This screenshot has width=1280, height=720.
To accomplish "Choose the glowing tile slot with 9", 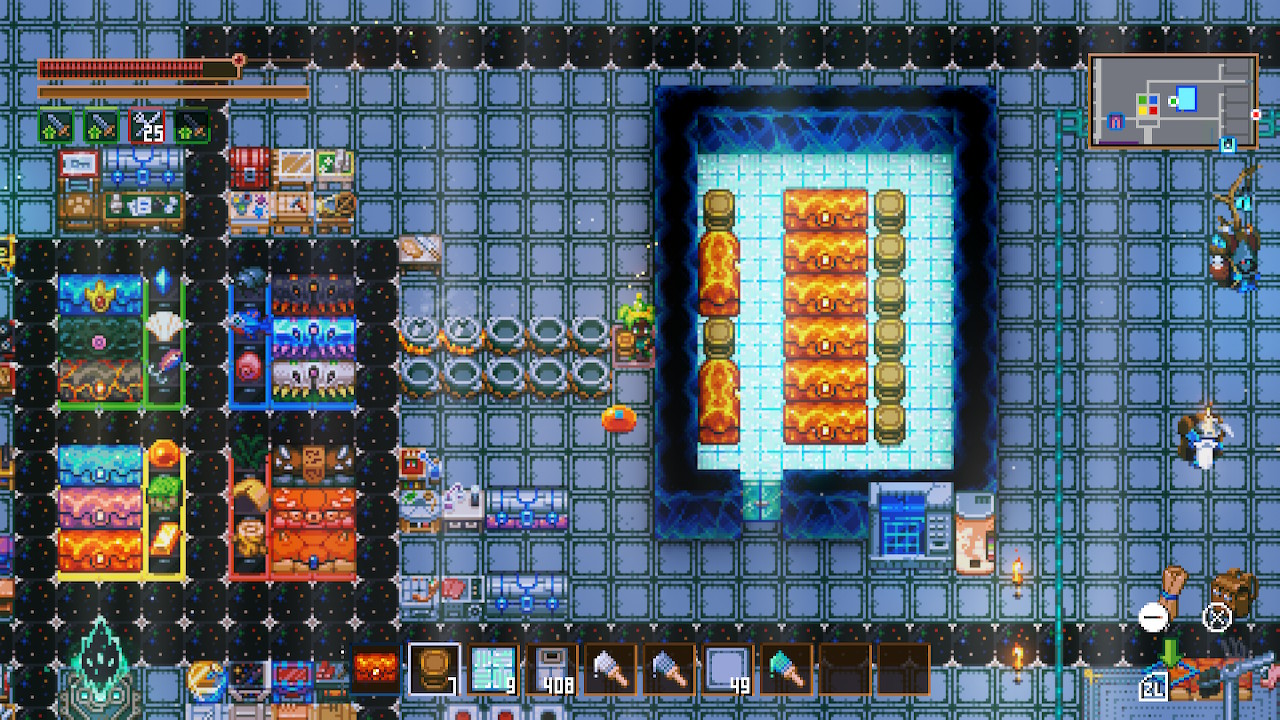I will click(493, 669).
